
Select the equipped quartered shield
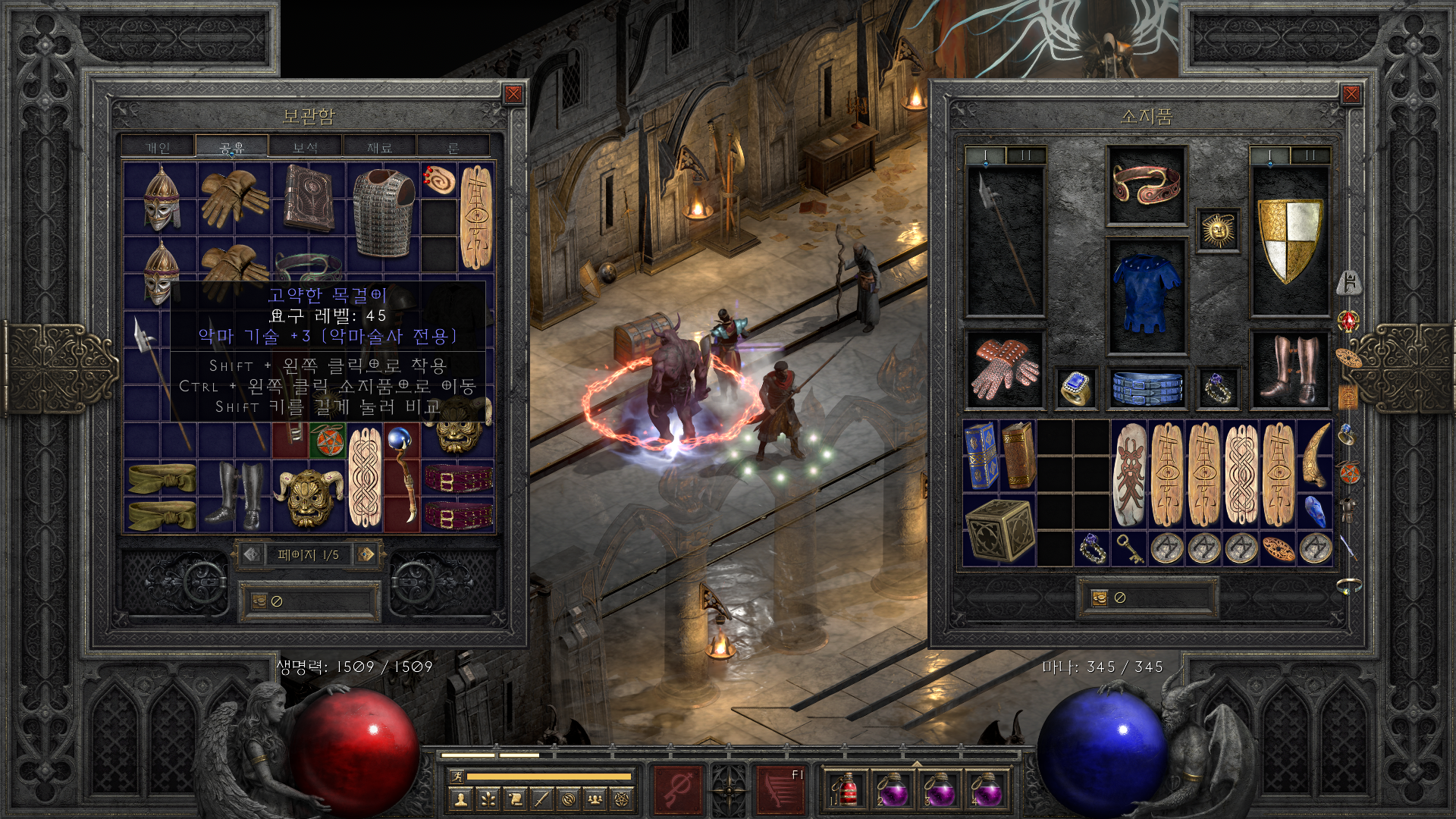coord(1289,239)
